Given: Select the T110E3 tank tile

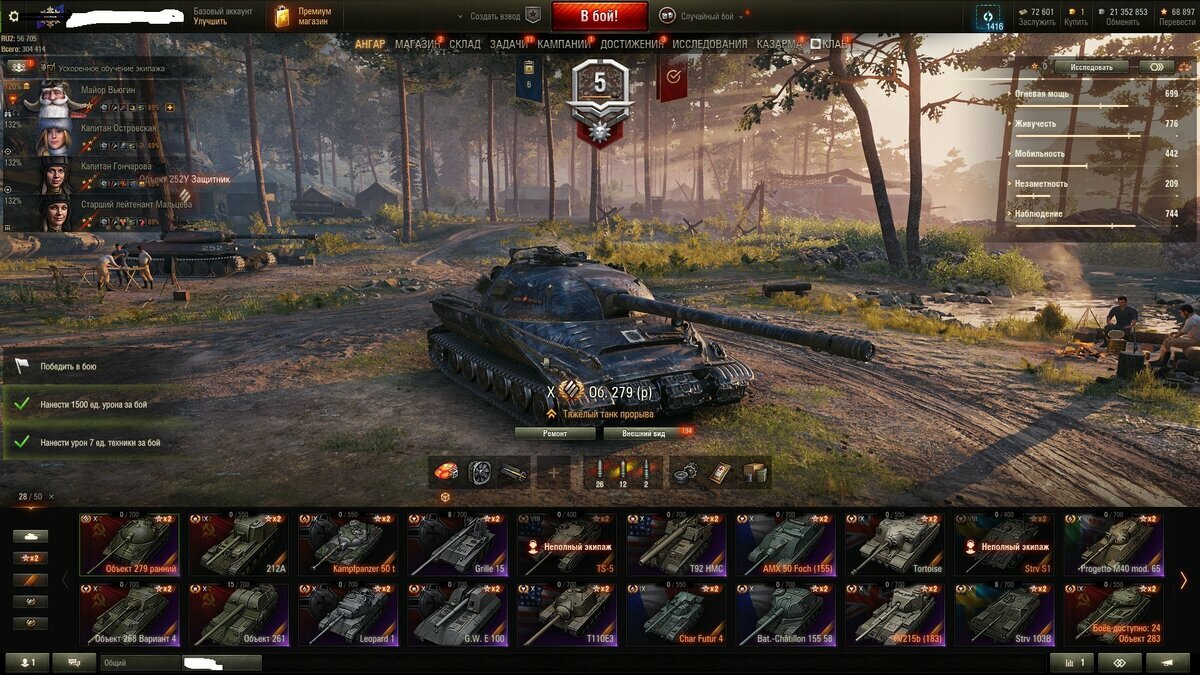Looking at the screenshot, I should pos(566,615).
